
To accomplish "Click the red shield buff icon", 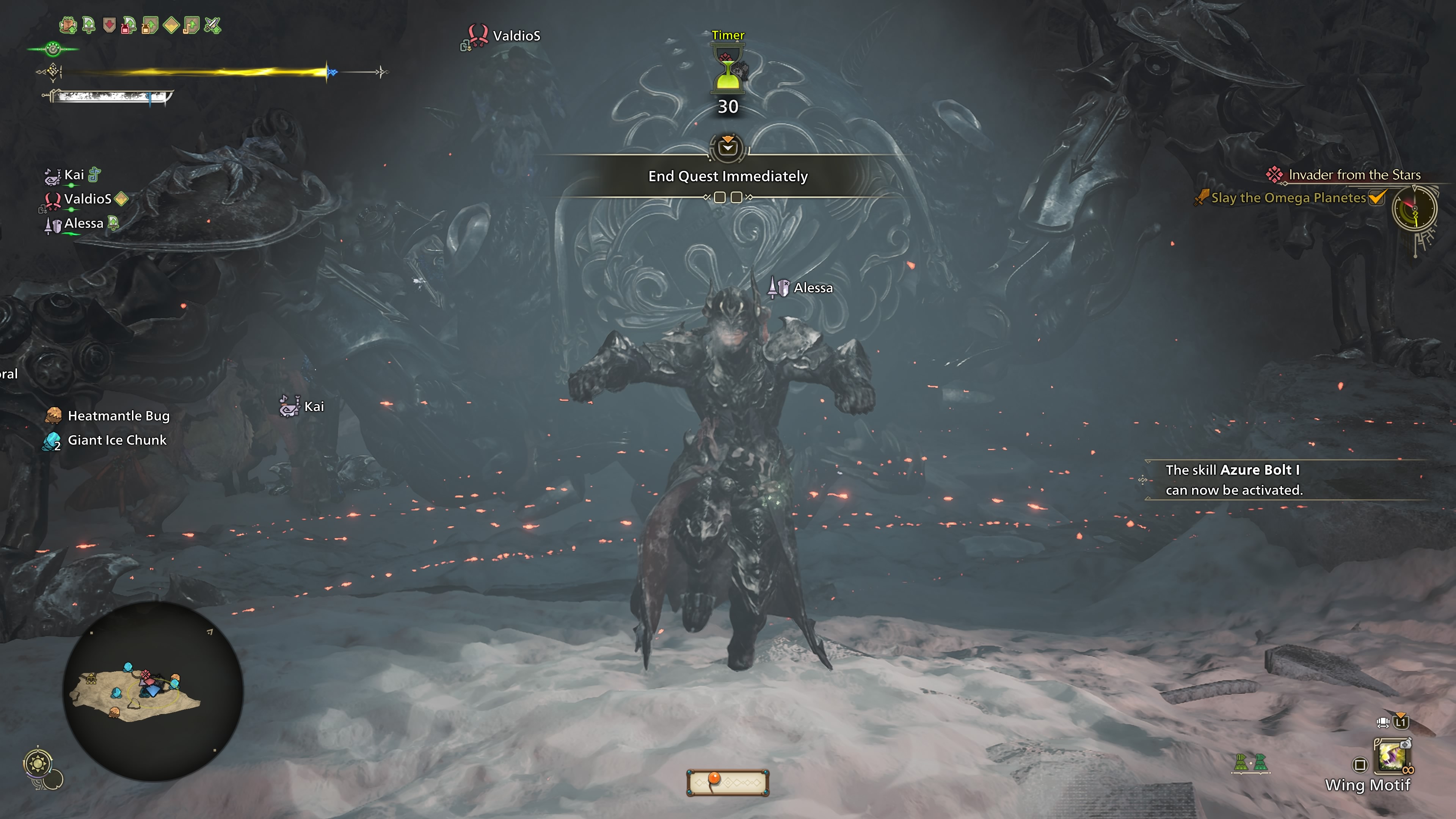I will click(x=109, y=25).
